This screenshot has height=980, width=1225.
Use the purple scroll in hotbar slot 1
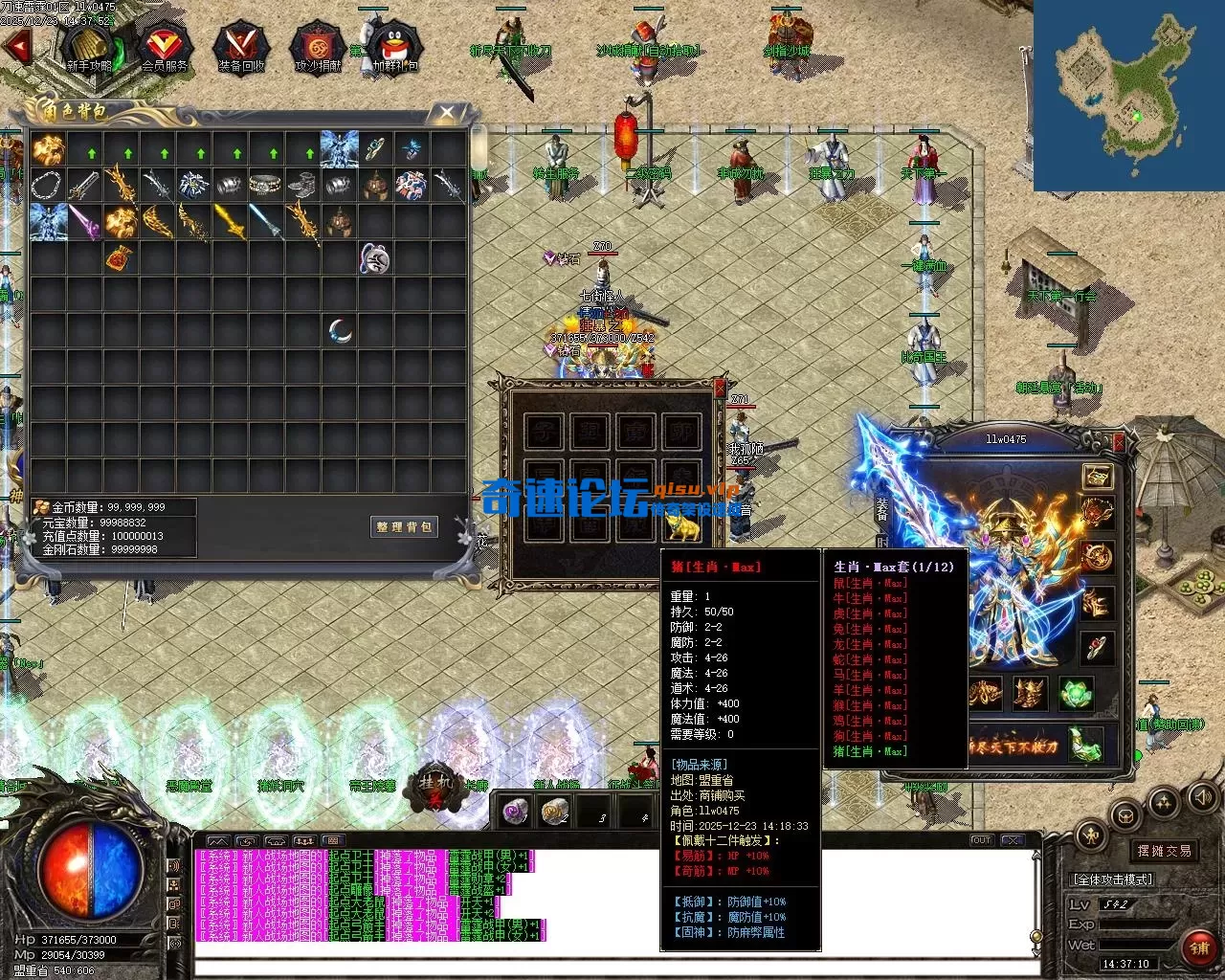(516, 813)
